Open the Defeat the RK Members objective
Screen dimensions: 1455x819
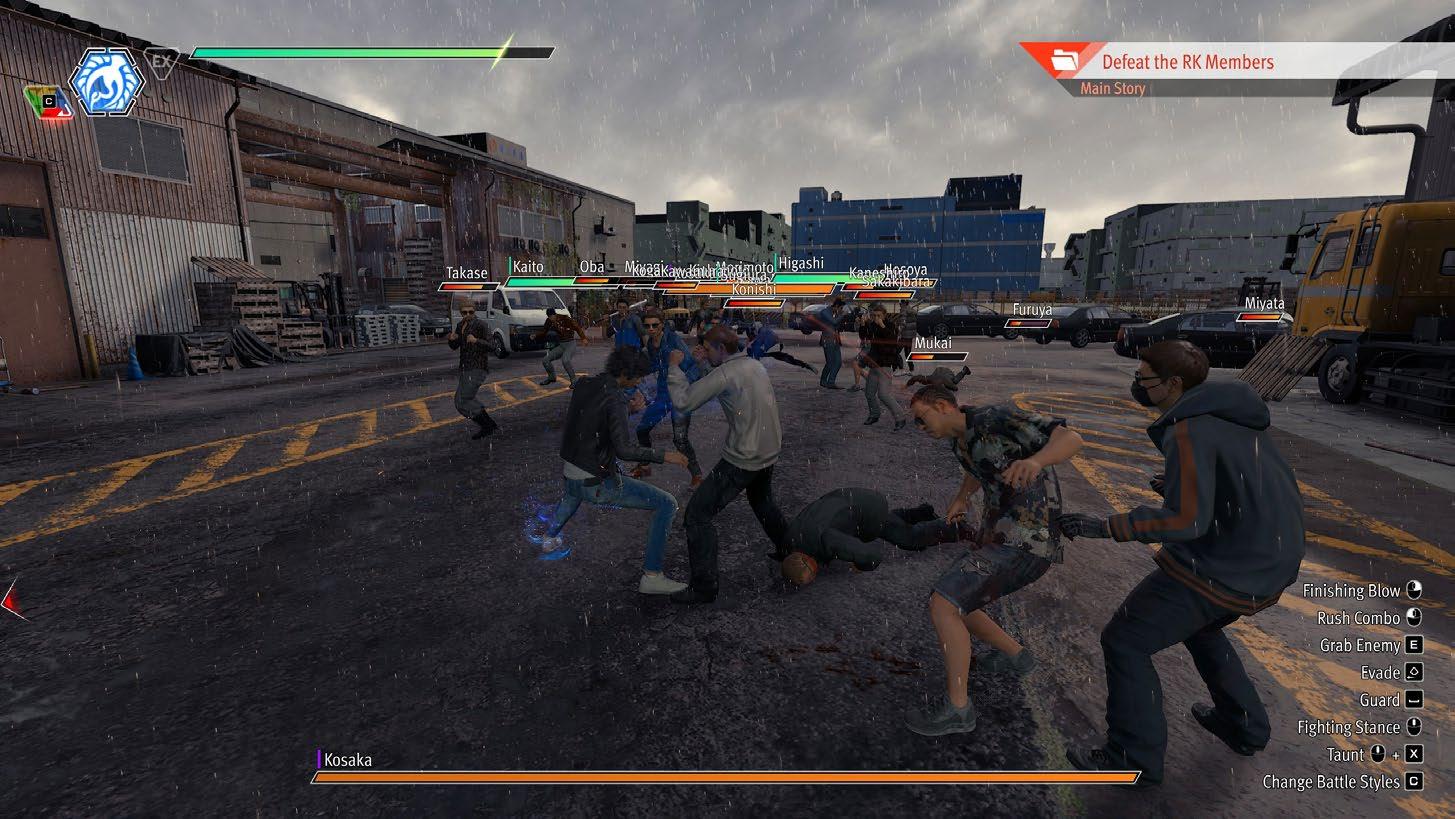click(x=1187, y=62)
